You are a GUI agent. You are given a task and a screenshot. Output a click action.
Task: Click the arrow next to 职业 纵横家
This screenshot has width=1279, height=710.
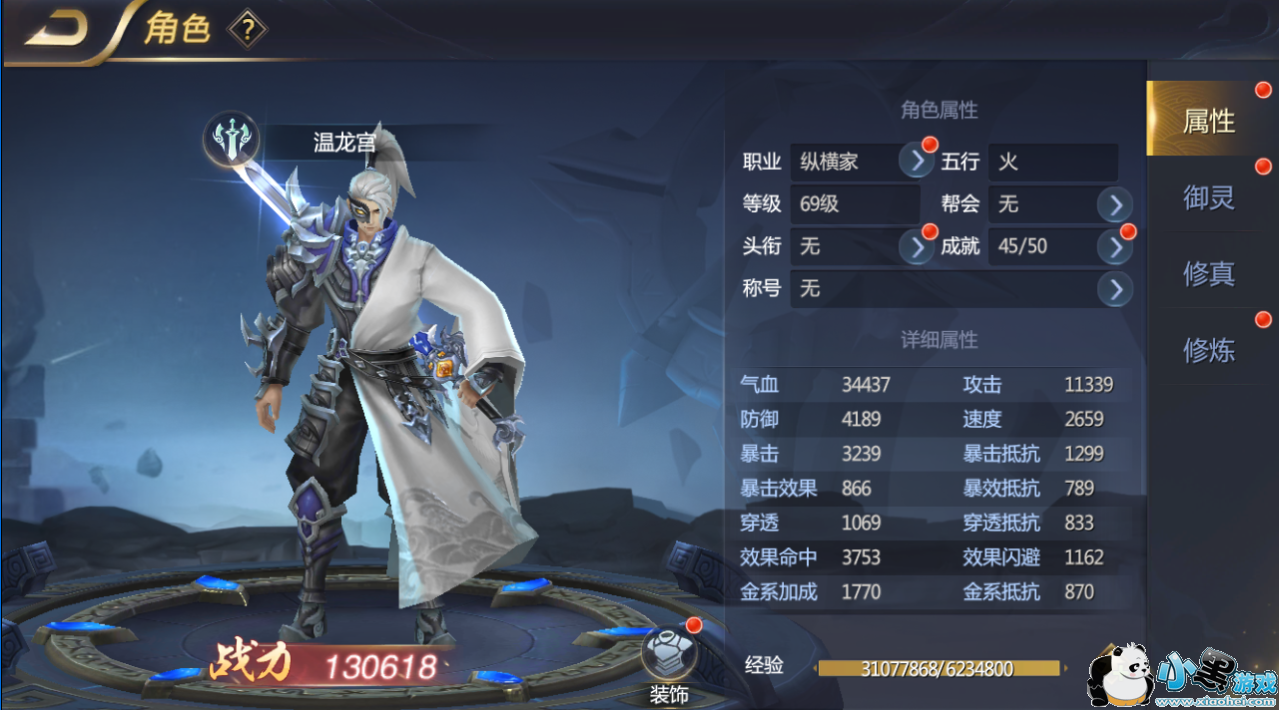916,161
